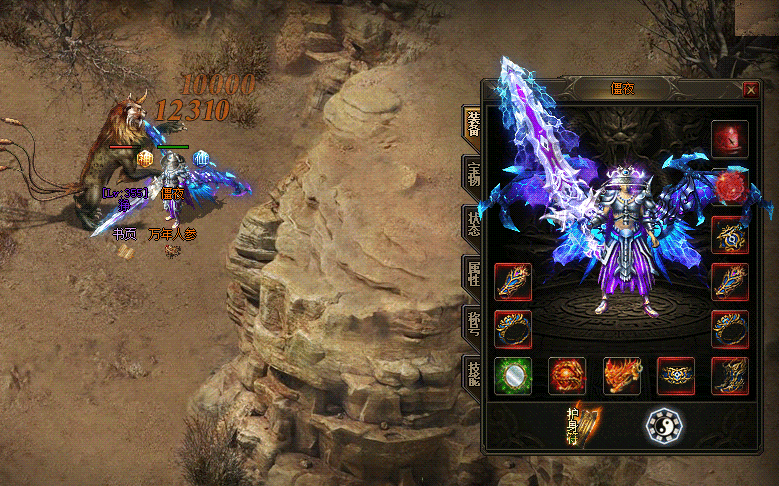779x486 pixels.
Task: Choose the red dragon item slot
Action: coord(621,376)
